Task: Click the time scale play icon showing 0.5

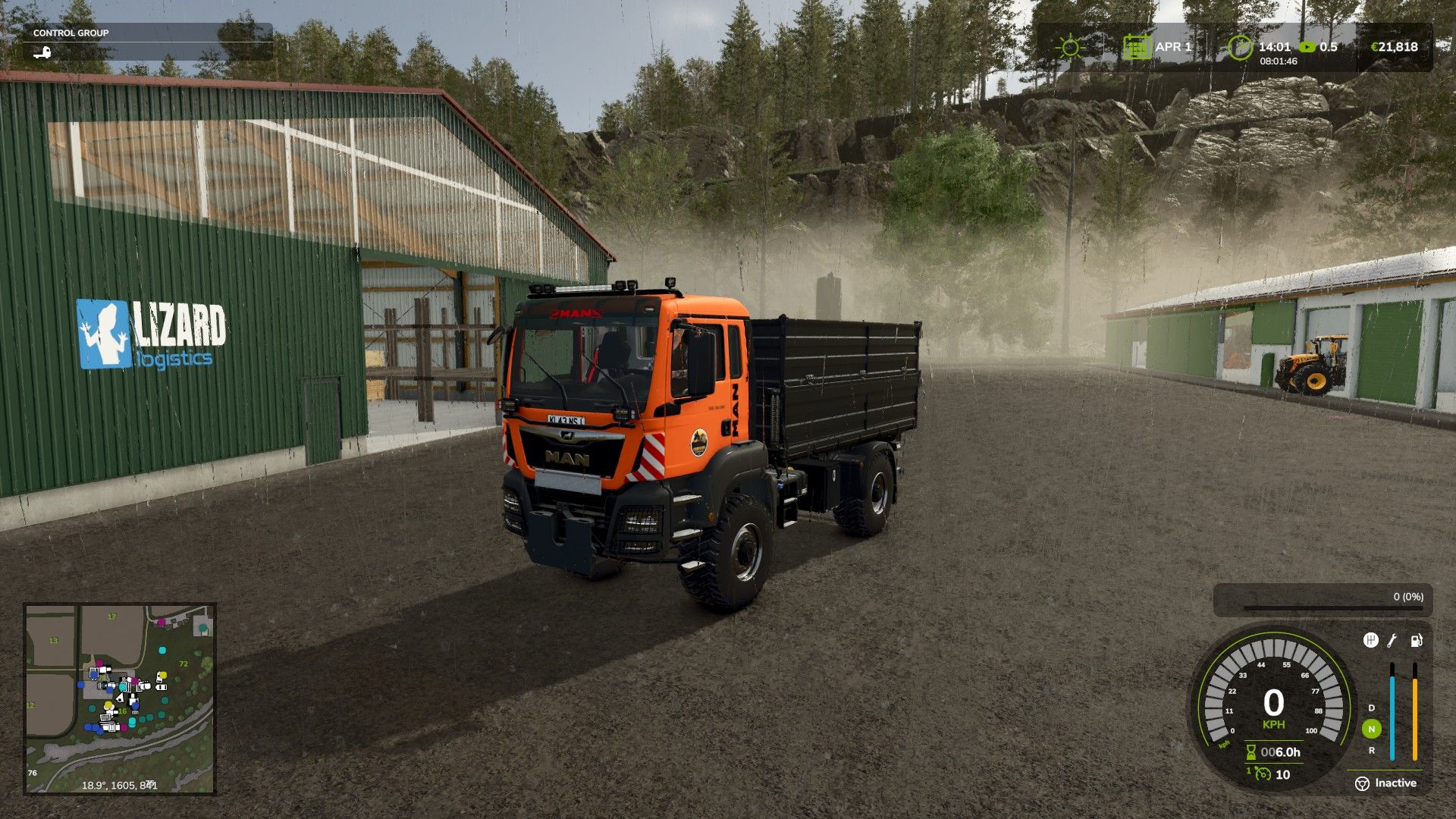Action: tap(1308, 46)
